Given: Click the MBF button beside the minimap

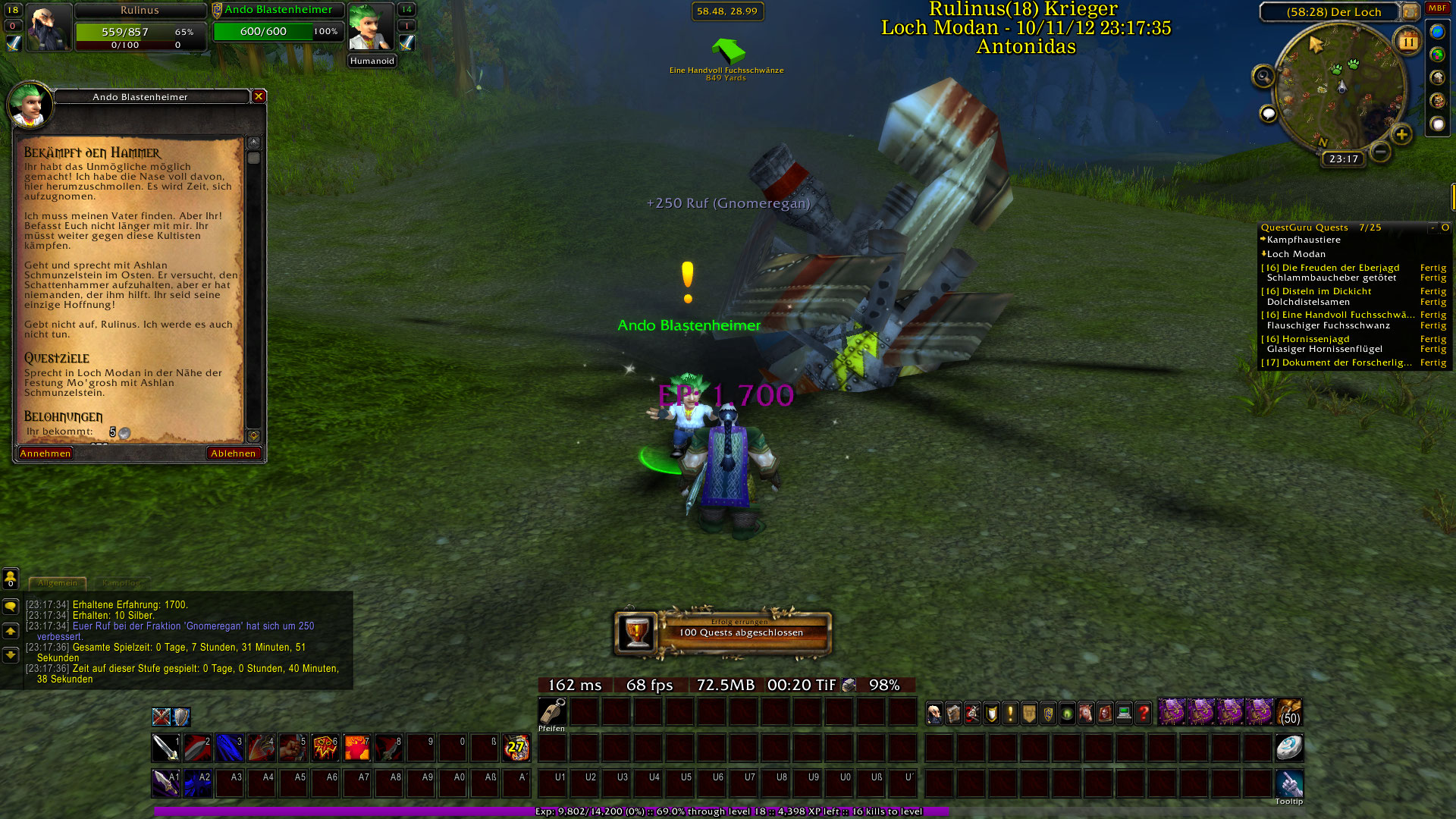Looking at the screenshot, I should click(1437, 8).
